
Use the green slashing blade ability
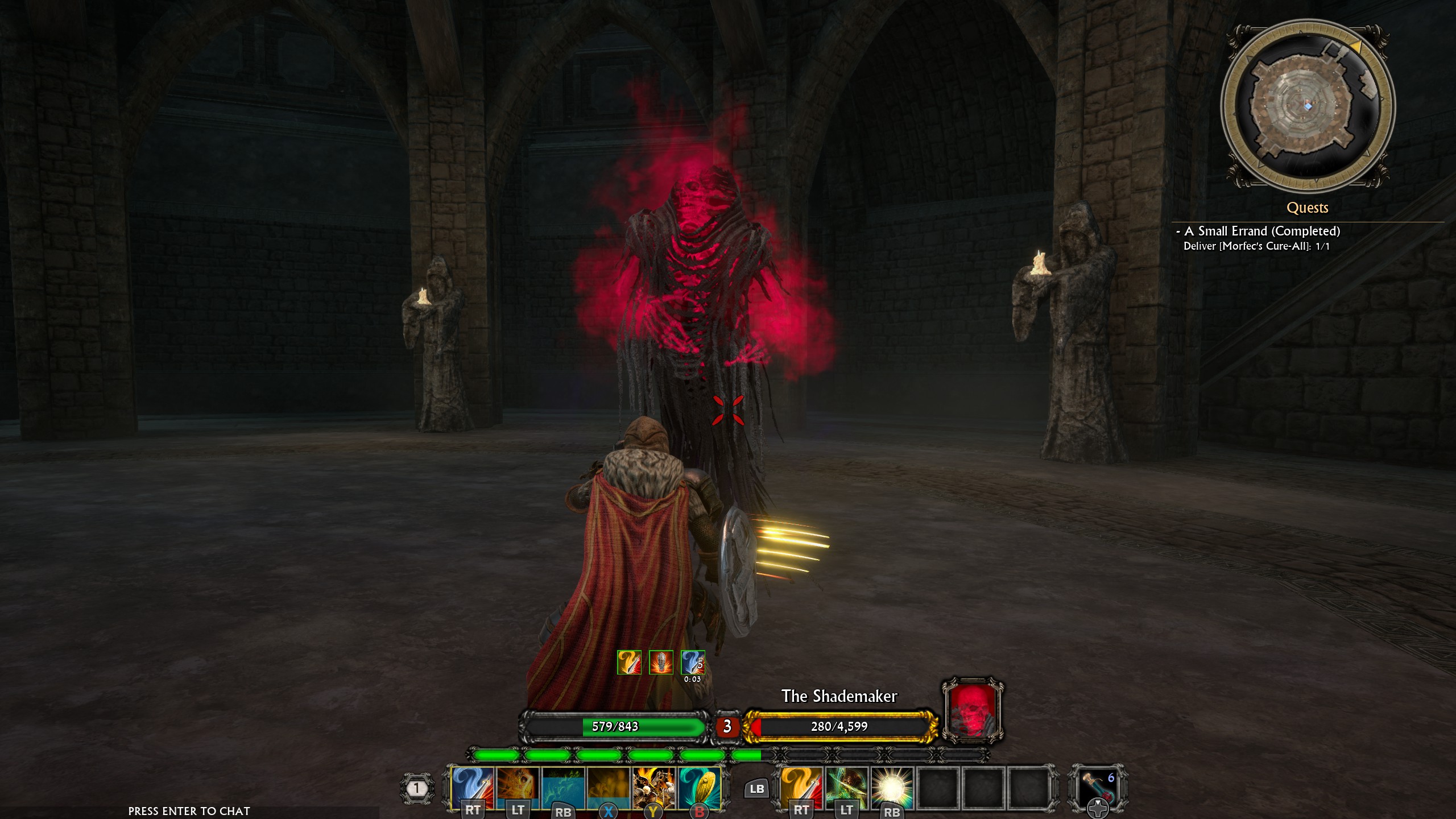(x=847, y=787)
